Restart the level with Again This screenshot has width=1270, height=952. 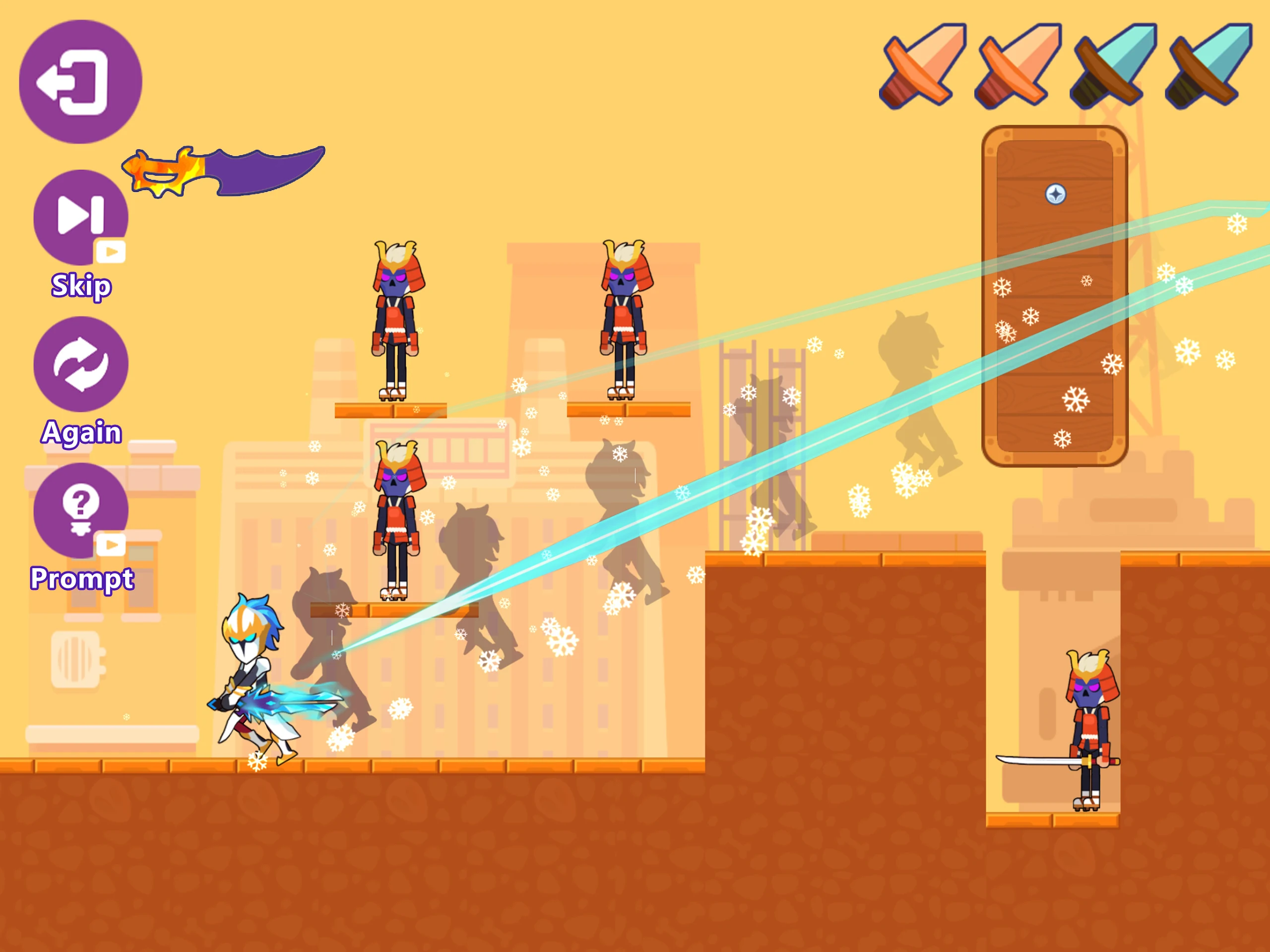pyautogui.click(x=80, y=364)
